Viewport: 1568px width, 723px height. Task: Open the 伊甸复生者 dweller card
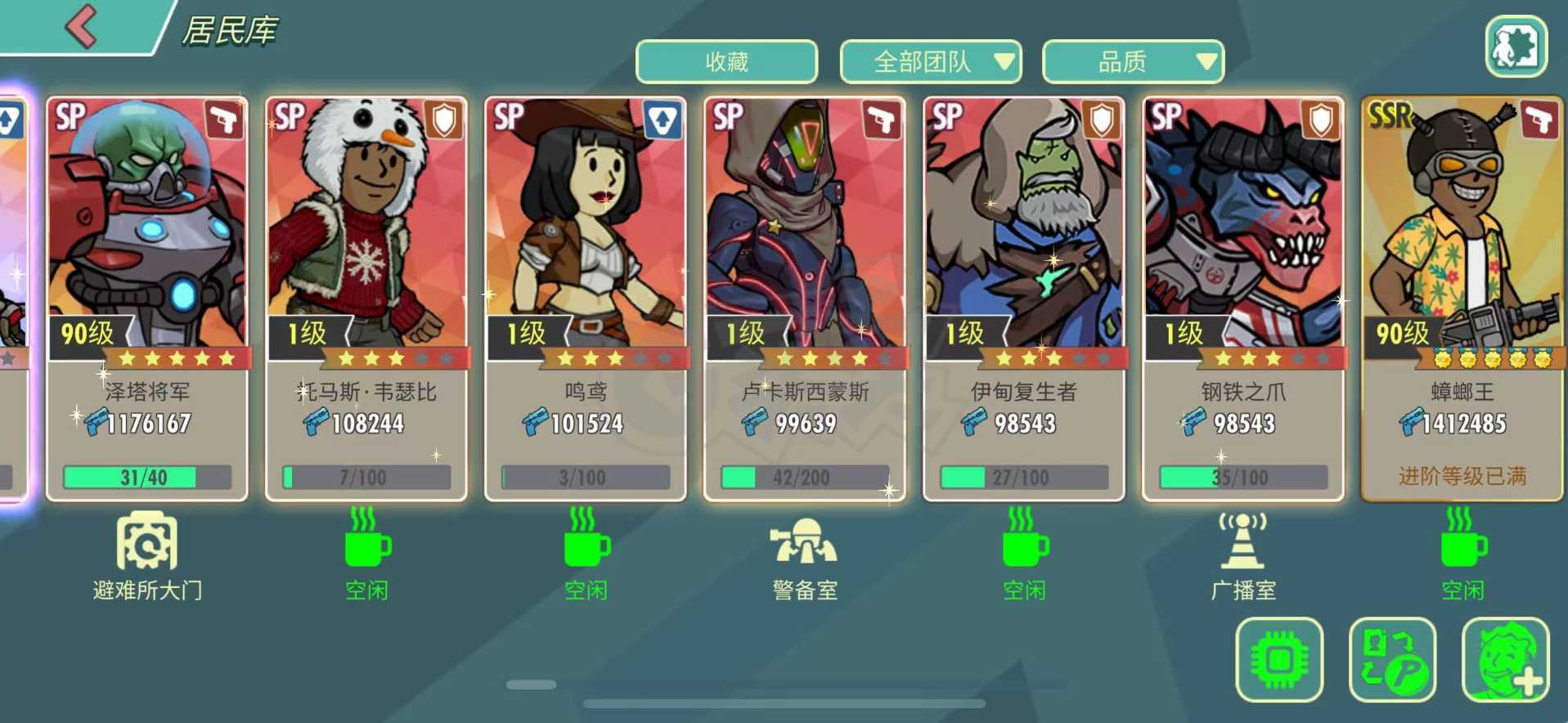click(1024, 299)
